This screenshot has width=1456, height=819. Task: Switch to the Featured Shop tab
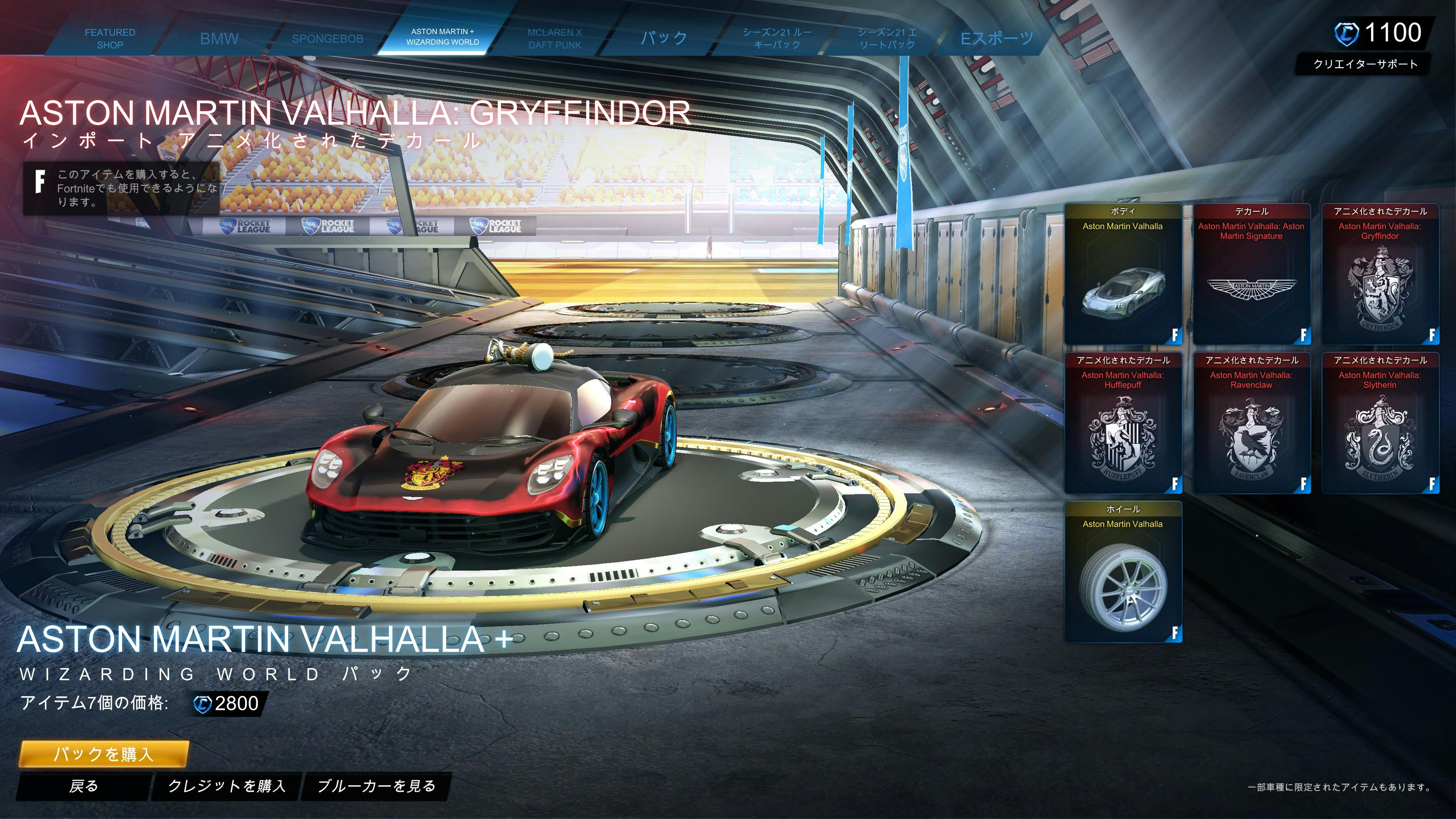click(x=110, y=38)
